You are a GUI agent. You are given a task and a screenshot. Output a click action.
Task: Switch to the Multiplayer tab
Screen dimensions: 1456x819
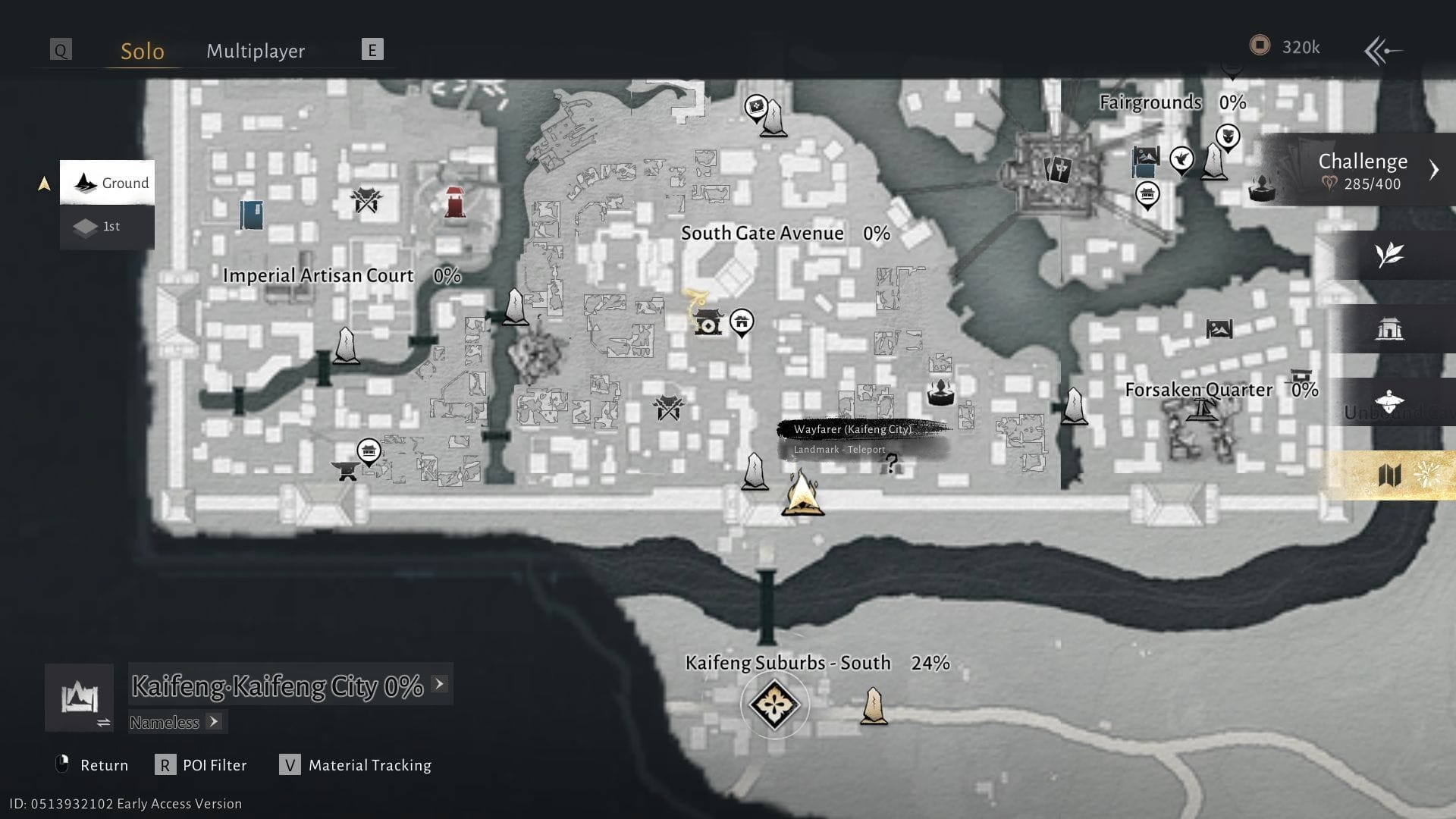[255, 51]
